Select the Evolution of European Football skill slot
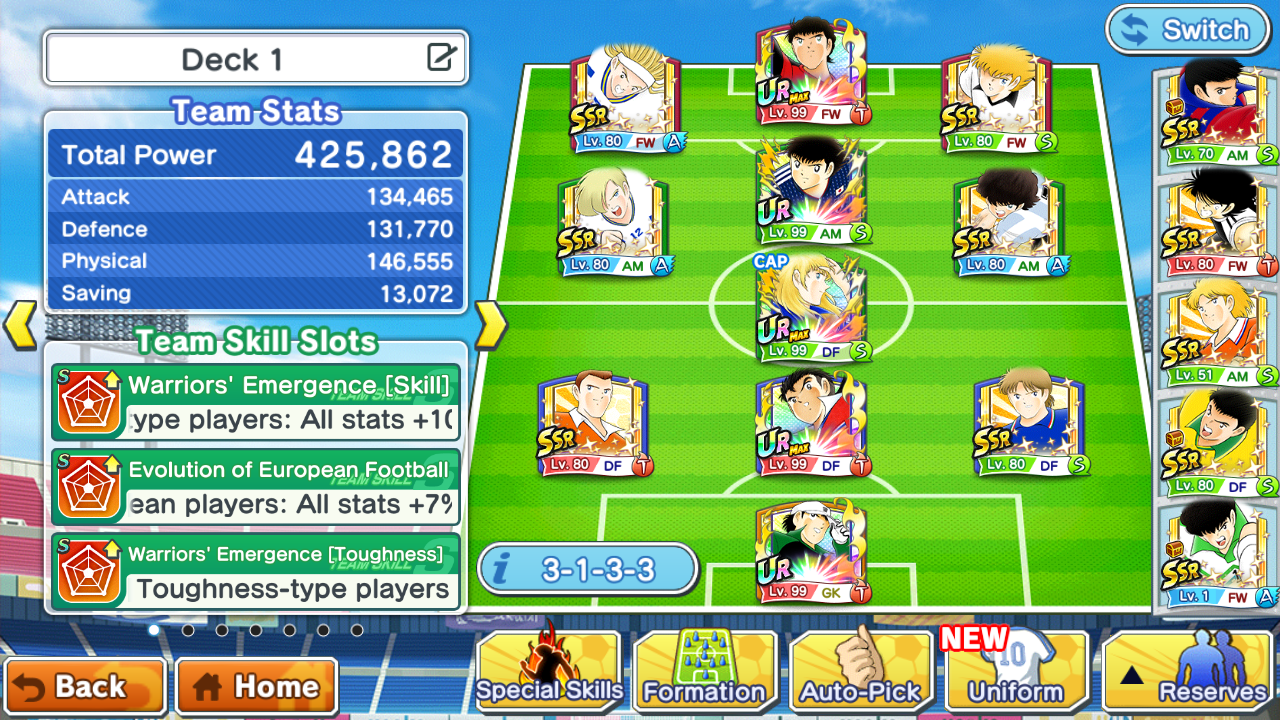Image resolution: width=1280 pixels, height=720 pixels. [x=256, y=487]
